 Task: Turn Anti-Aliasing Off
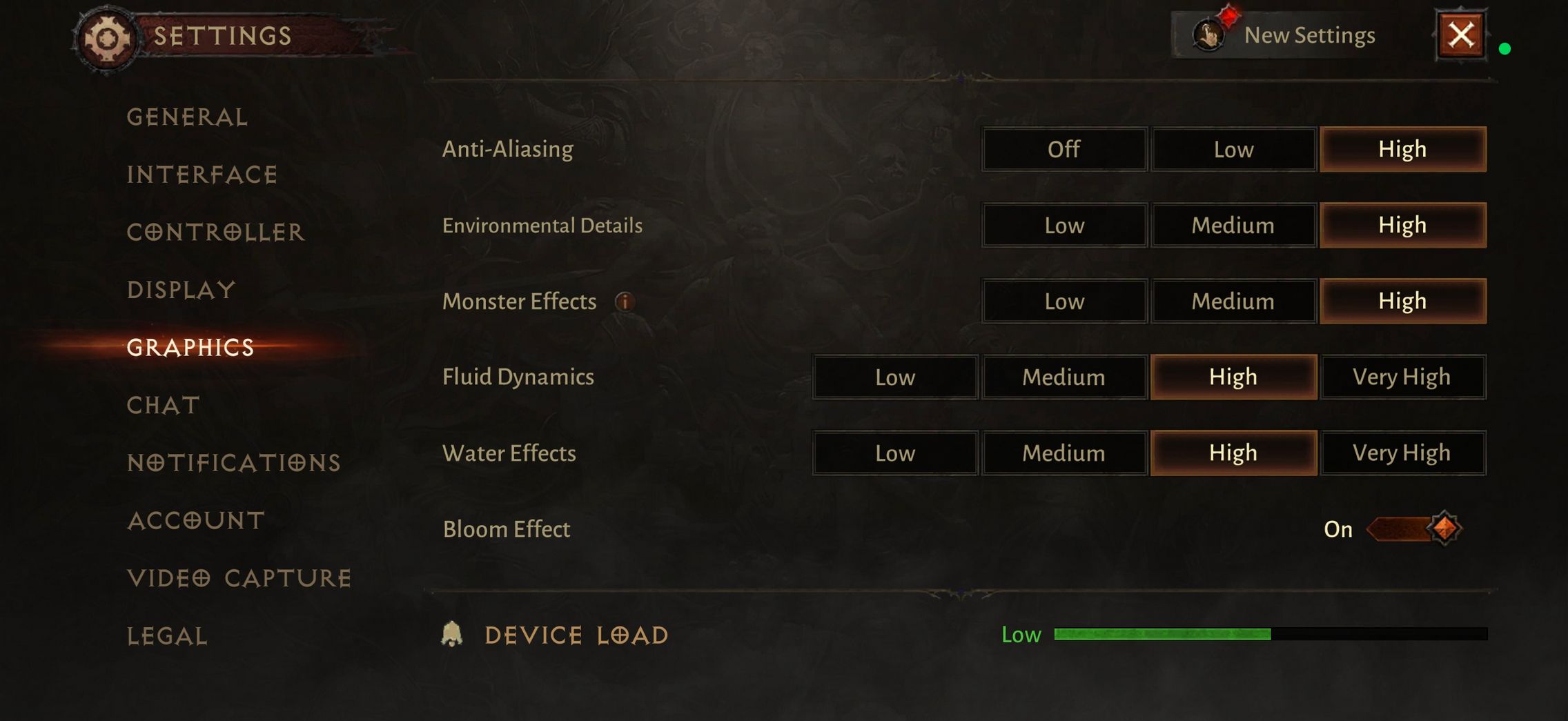point(1064,149)
